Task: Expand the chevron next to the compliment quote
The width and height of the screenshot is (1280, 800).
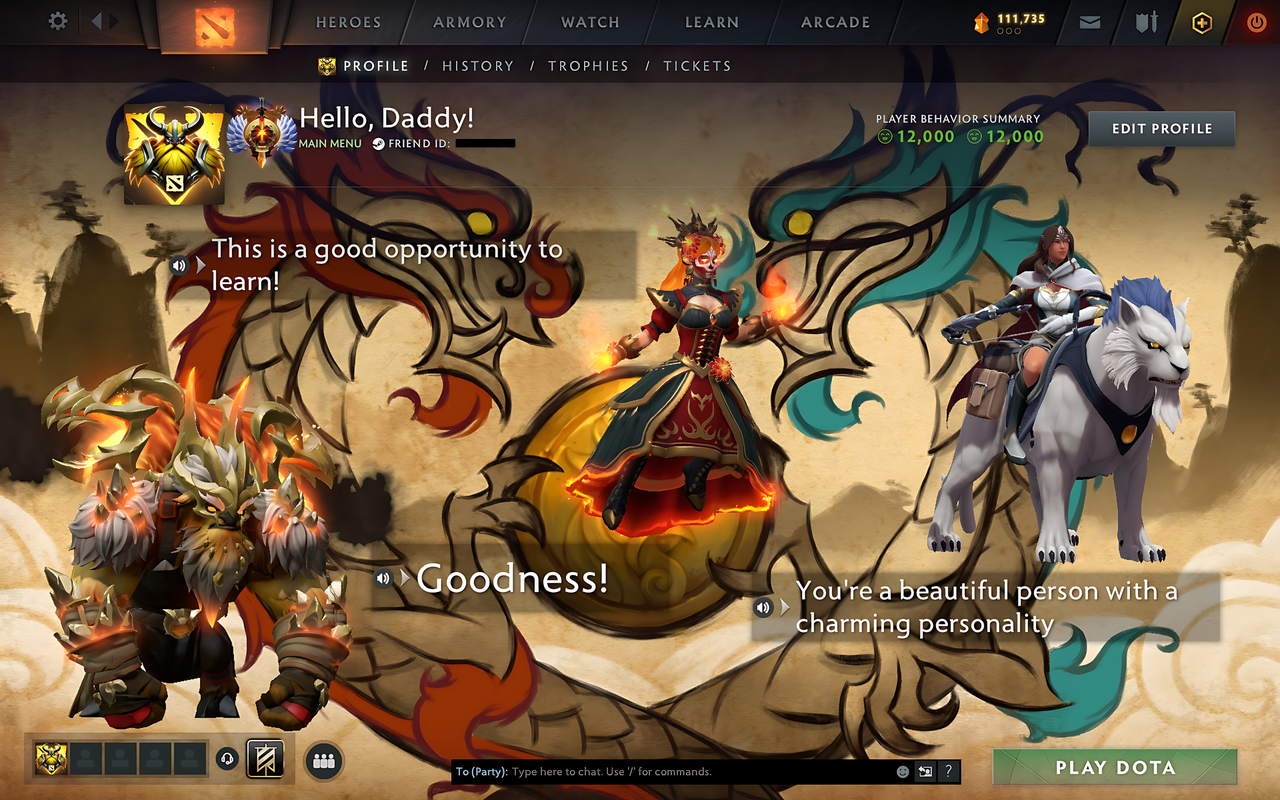Action: [x=786, y=607]
